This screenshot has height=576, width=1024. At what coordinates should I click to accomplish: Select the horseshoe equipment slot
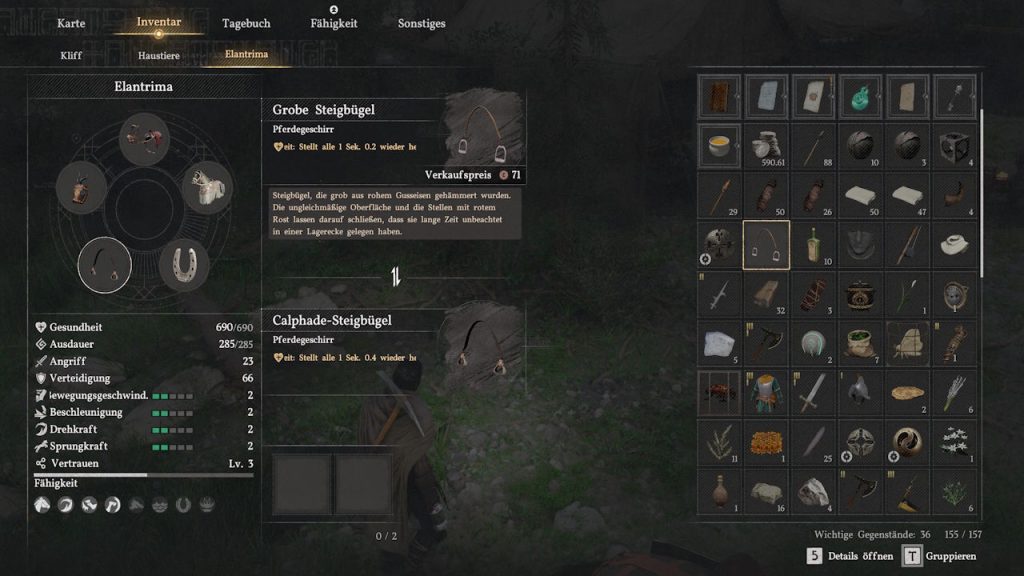[x=184, y=264]
